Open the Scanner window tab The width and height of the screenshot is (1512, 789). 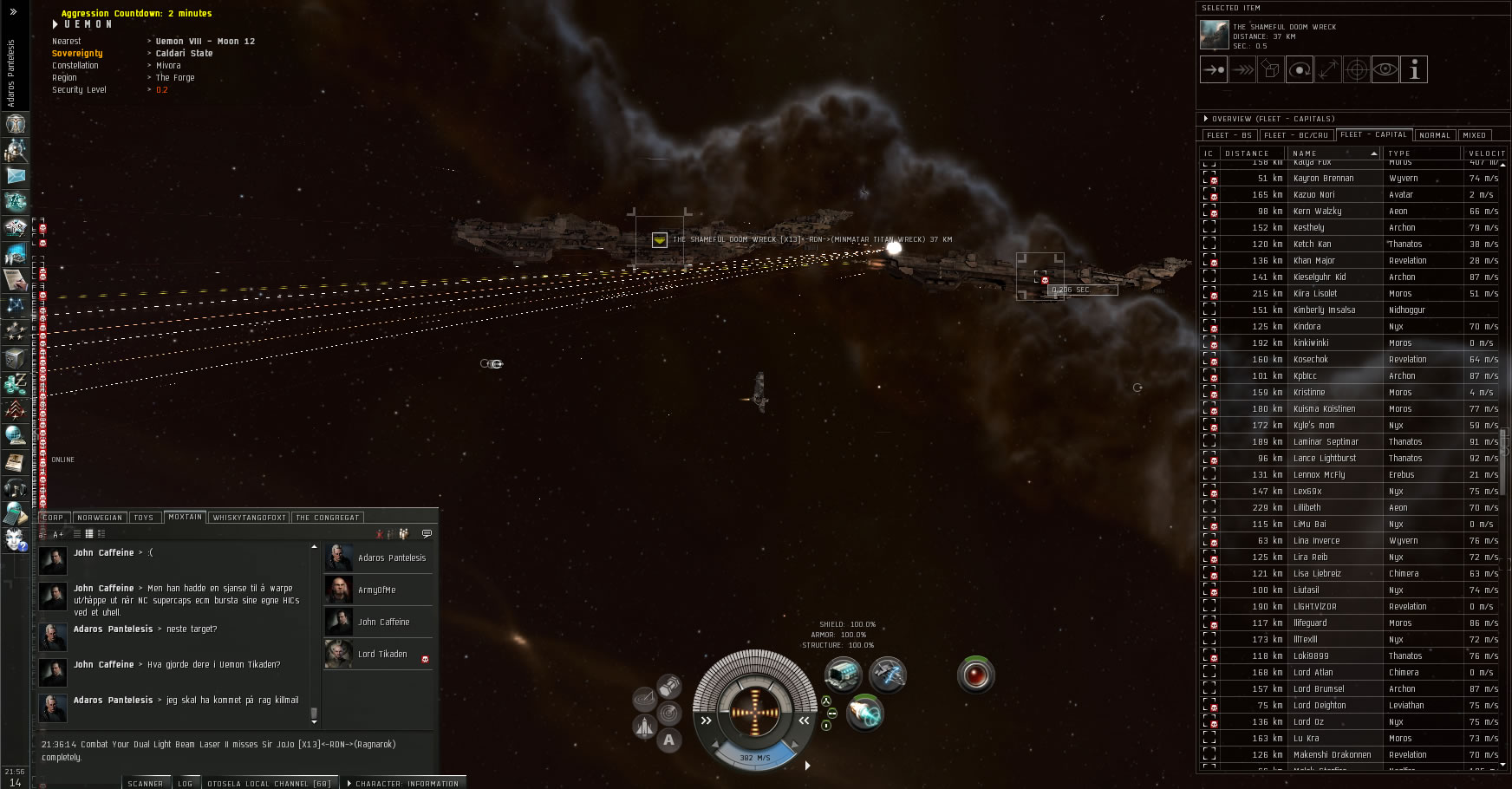point(145,784)
